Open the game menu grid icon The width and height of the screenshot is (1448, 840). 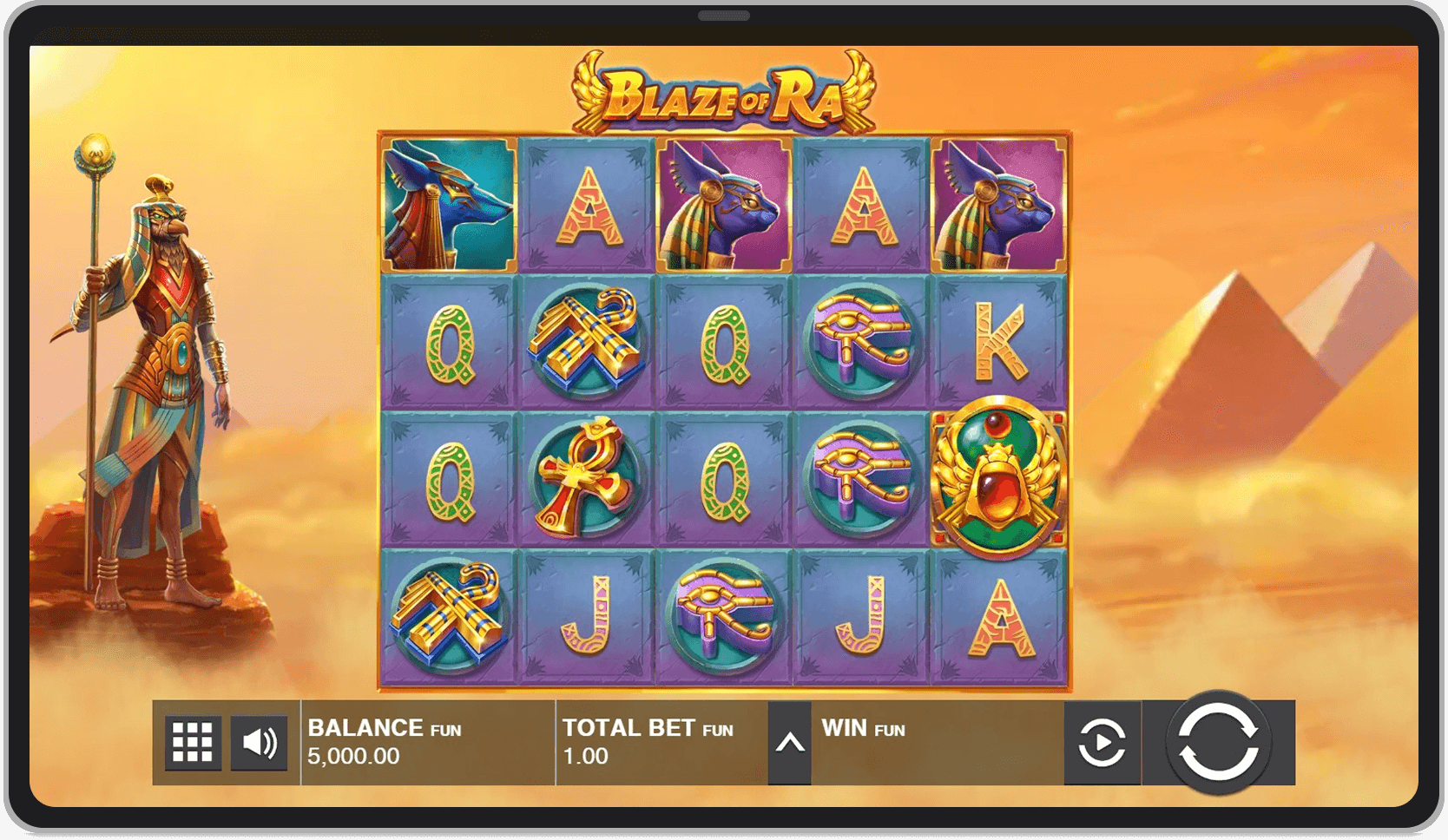click(x=193, y=742)
